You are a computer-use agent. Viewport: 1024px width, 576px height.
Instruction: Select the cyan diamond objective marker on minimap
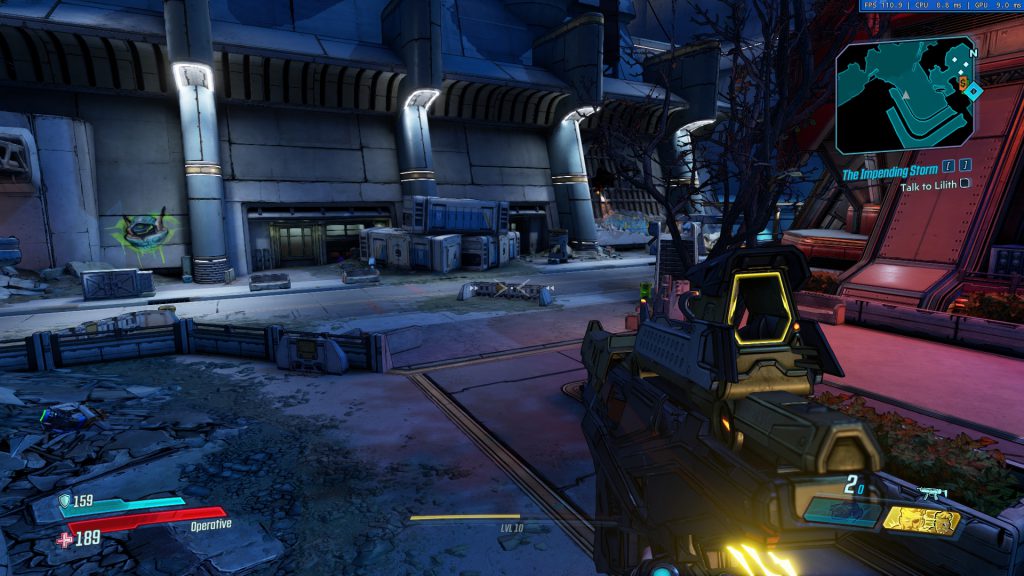tap(974, 91)
